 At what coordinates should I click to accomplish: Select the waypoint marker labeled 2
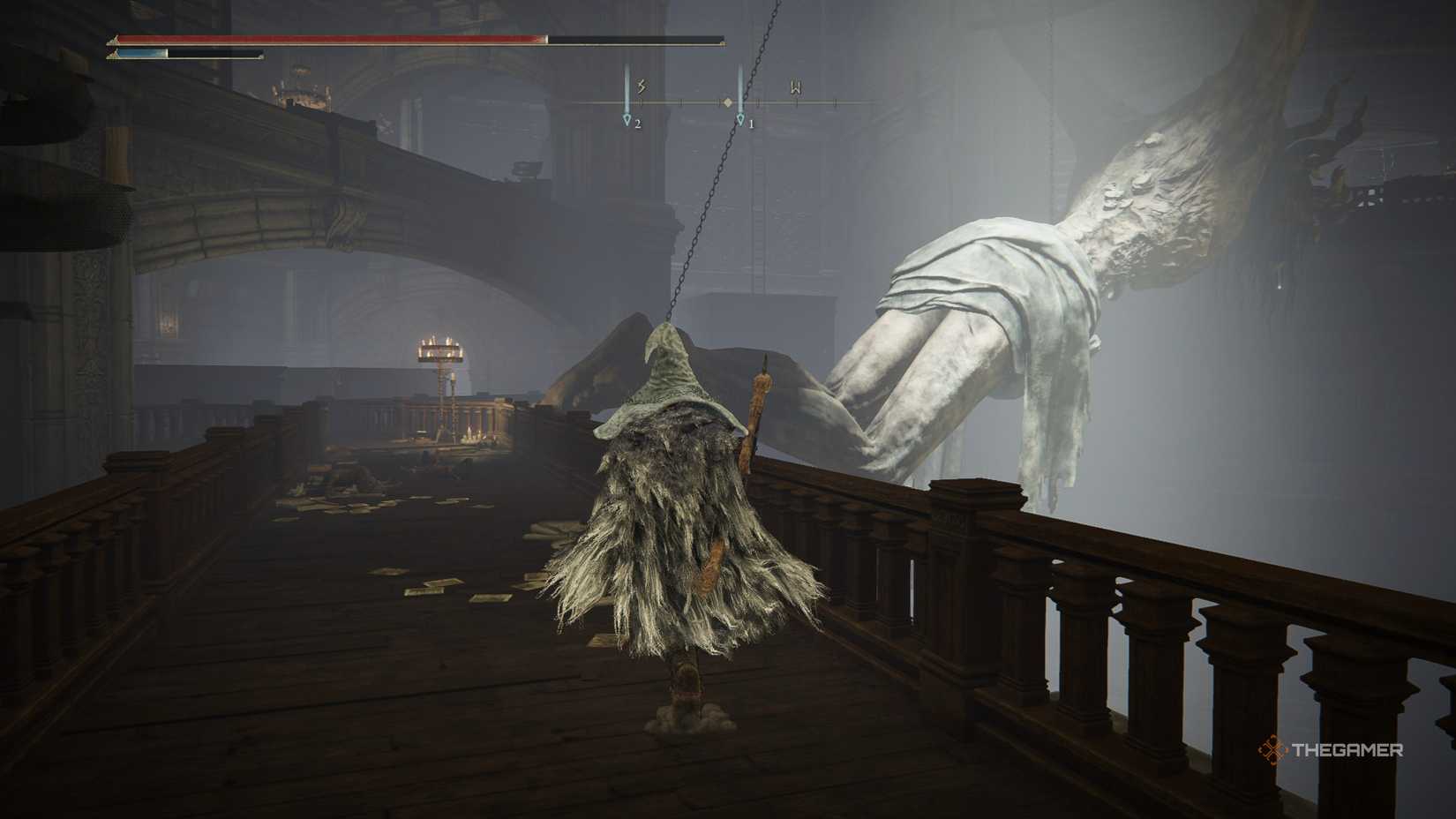coord(627,120)
